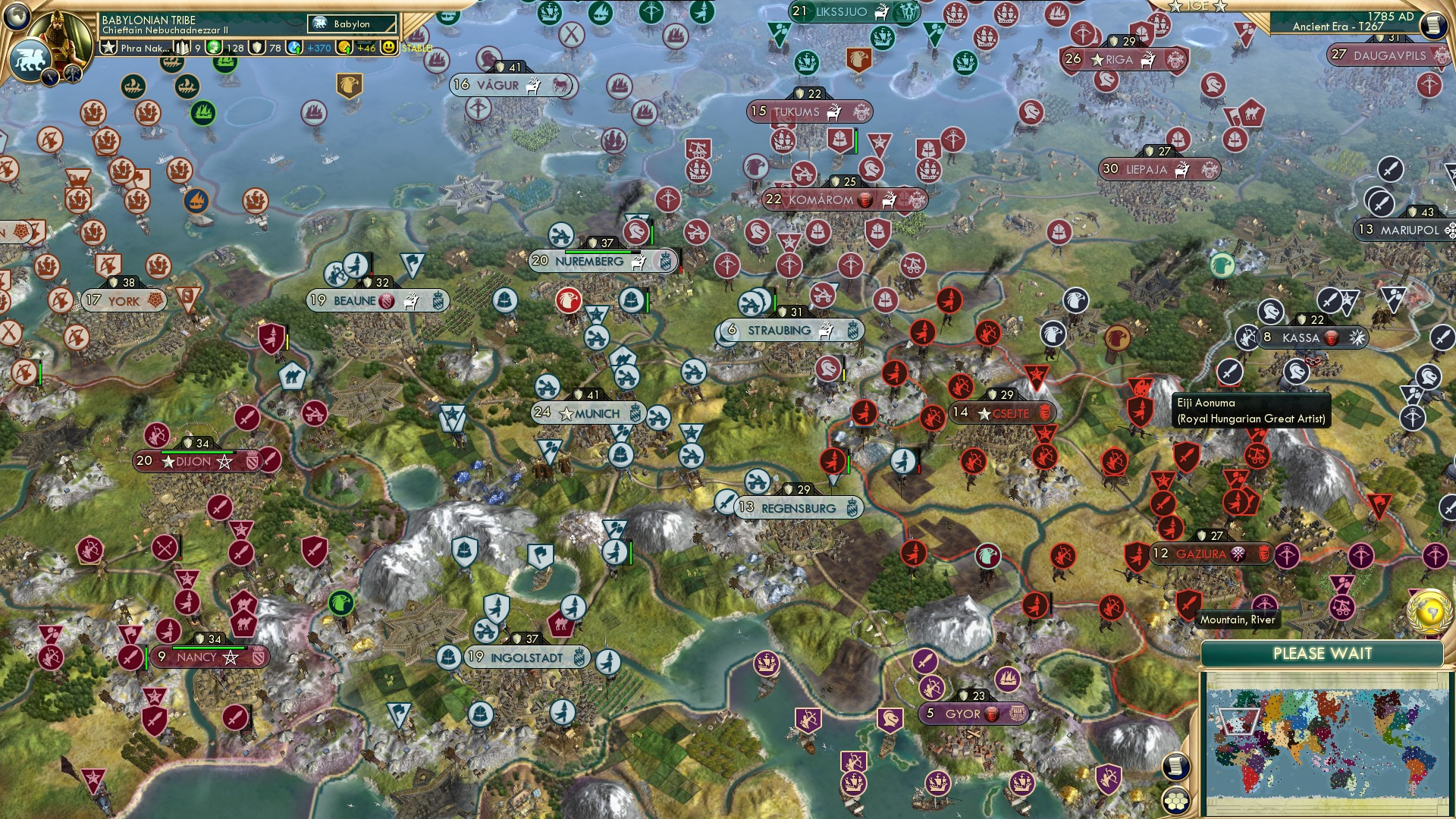Viewport: 1456px width, 819px height.
Task: Toggle the hex grid overlay icon near the minimap
Action: (1176, 799)
